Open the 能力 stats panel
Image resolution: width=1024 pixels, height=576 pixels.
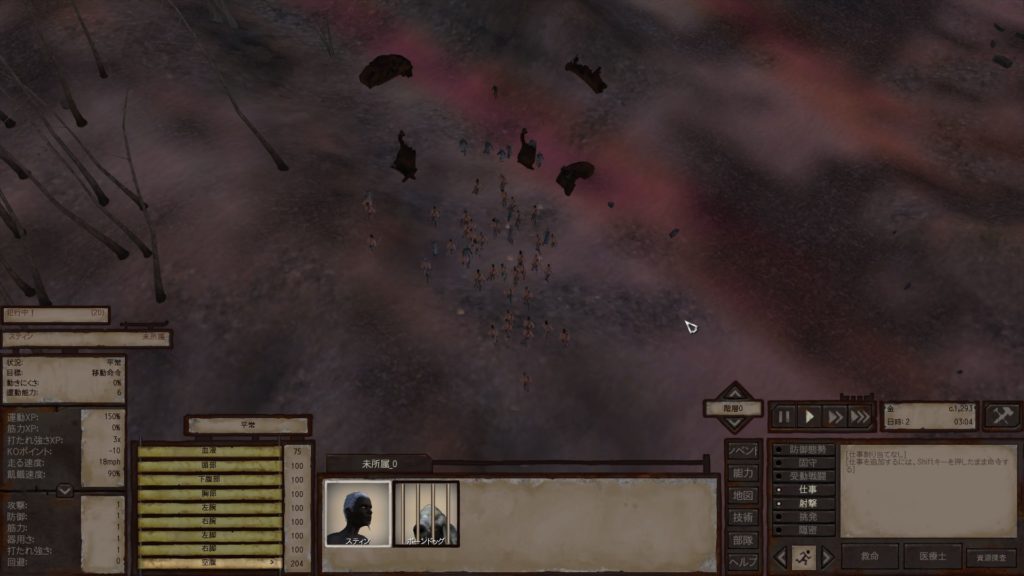(x=743, y=472)
